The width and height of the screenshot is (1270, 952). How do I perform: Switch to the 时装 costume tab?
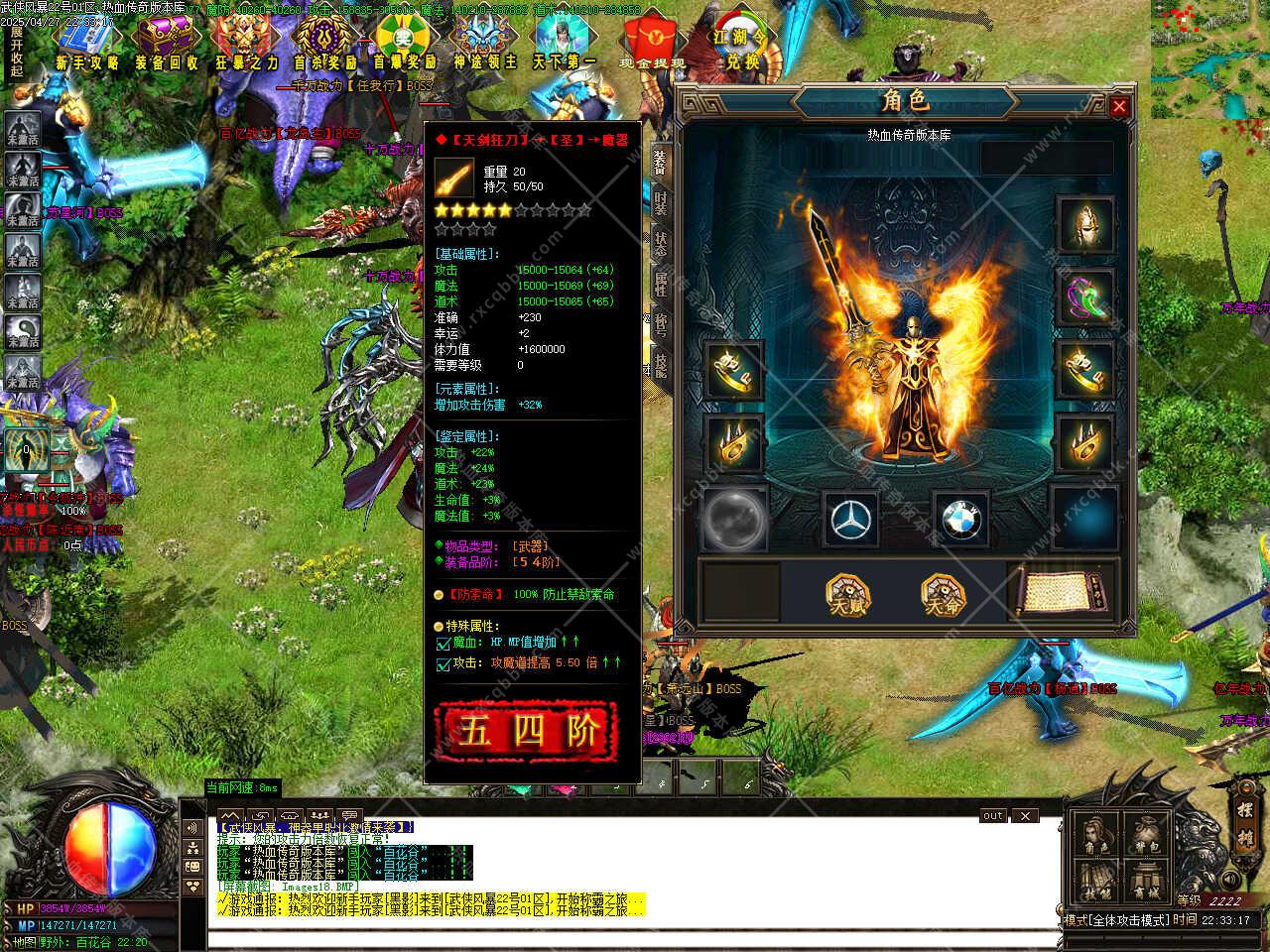661,203
